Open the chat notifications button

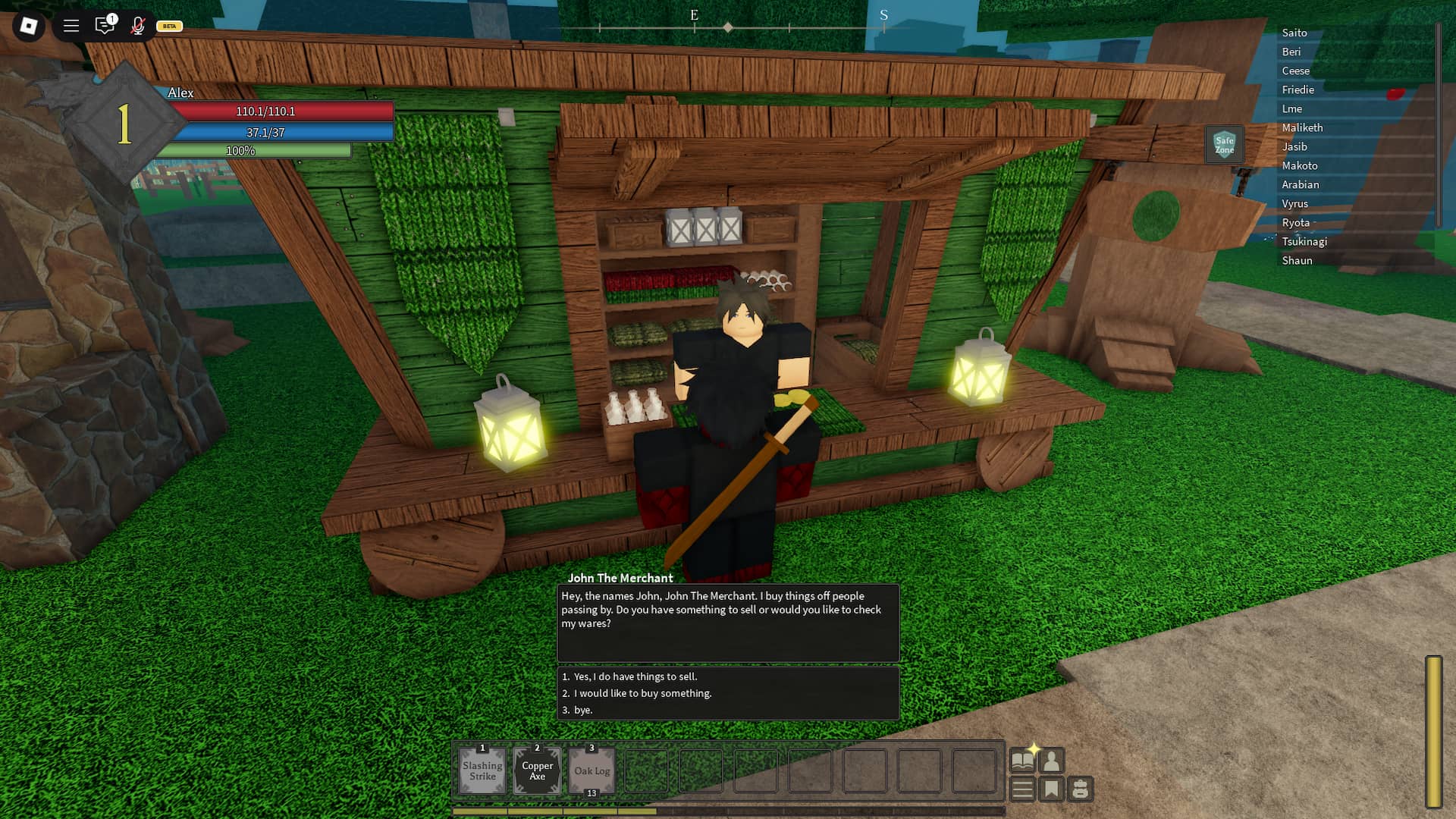coord(105,26)
